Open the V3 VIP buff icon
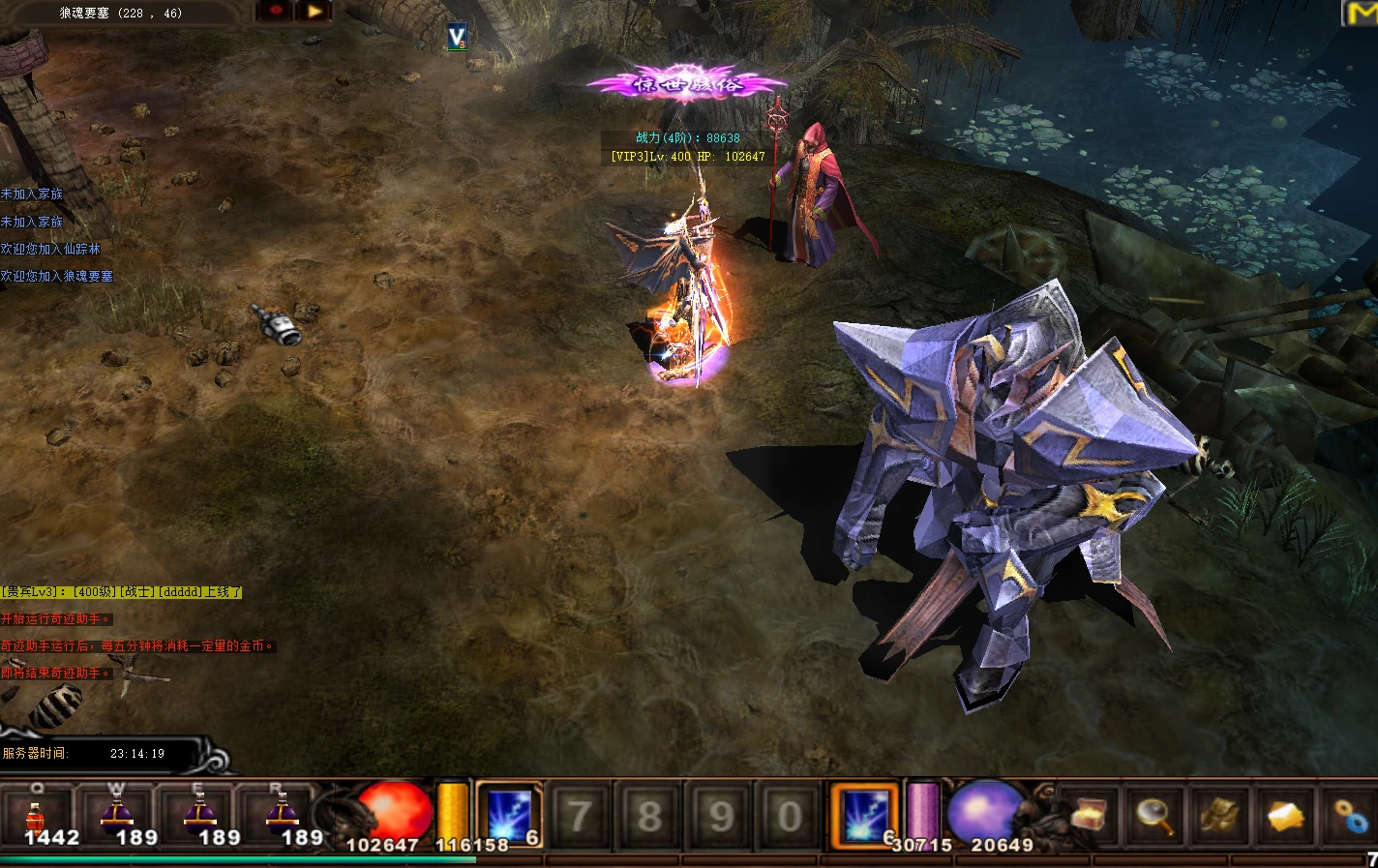Image resolution: width=1378 pixels, height=868 pixels. (x=458, y=37)
